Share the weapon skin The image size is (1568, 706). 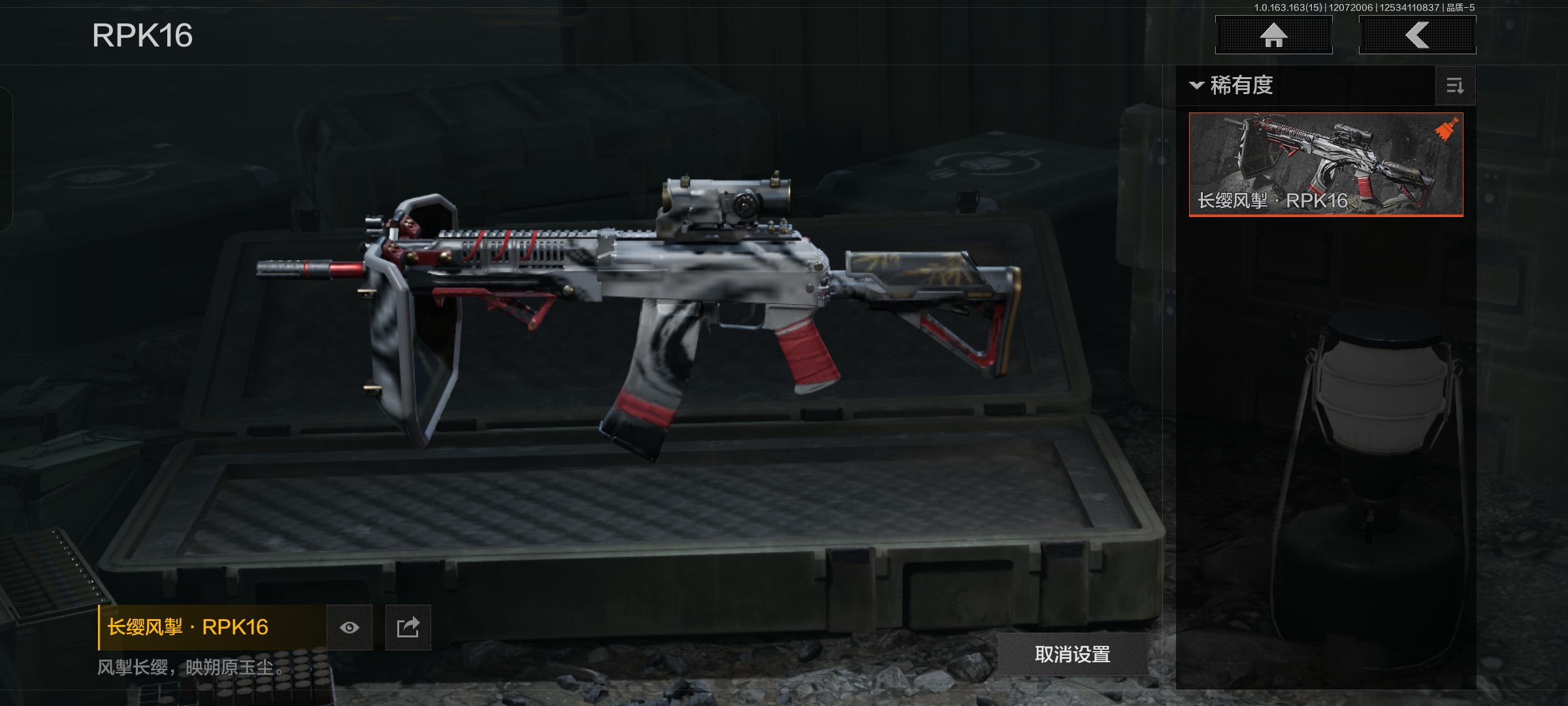tap(408, 628)
